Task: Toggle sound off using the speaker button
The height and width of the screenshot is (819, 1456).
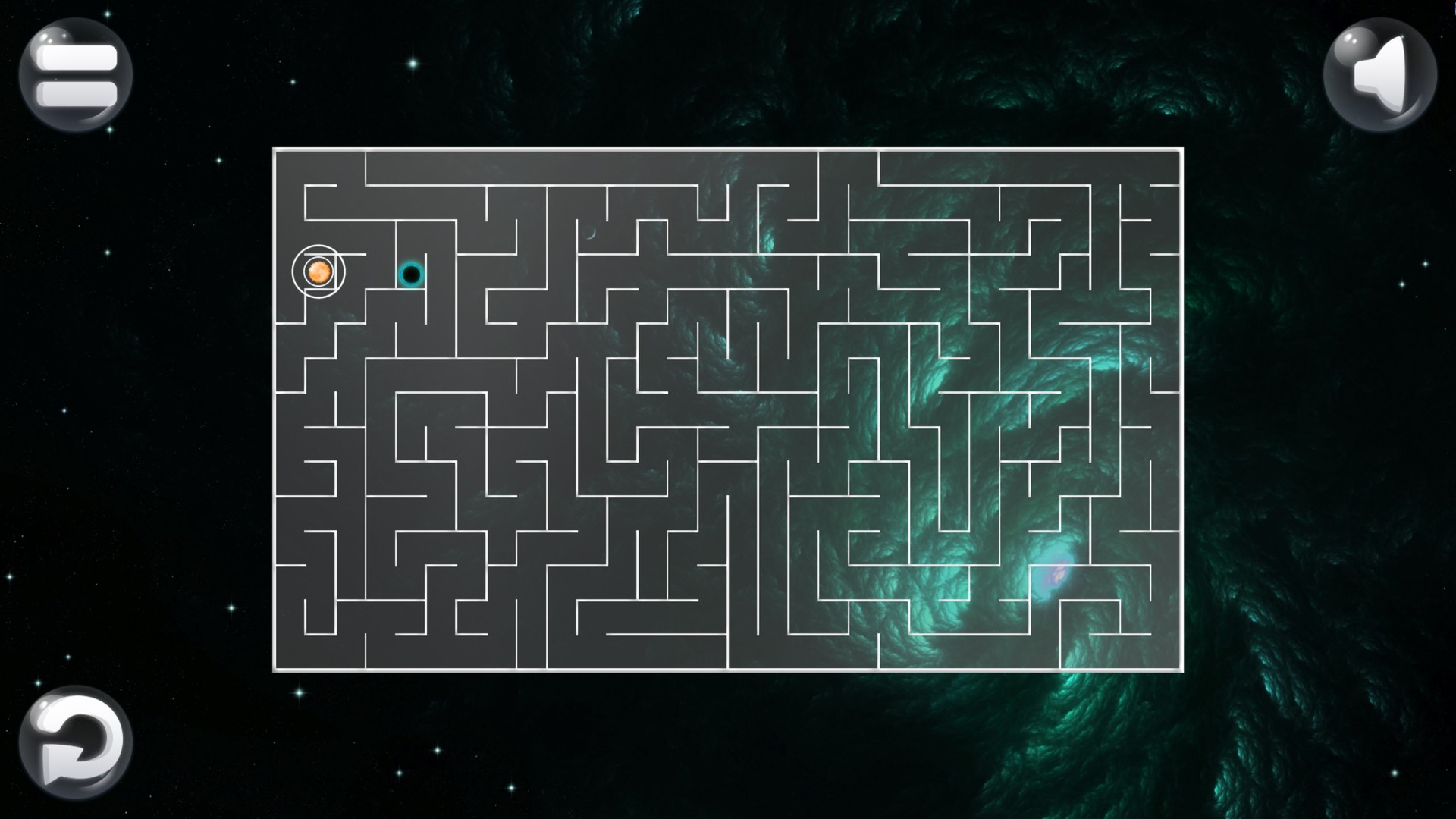Action: pos(1382,74)
